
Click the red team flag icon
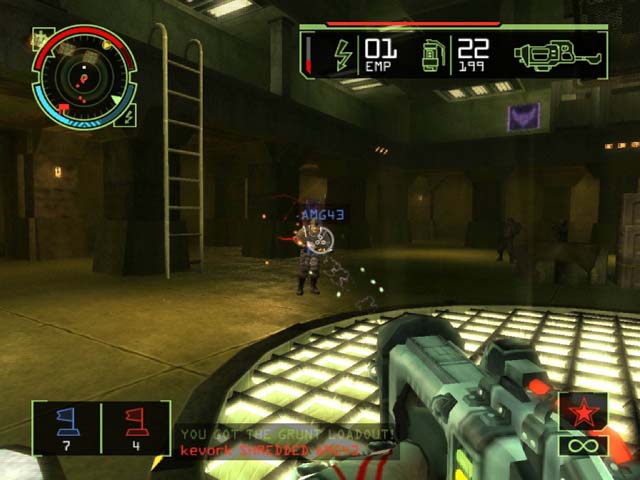click(137, 421)
